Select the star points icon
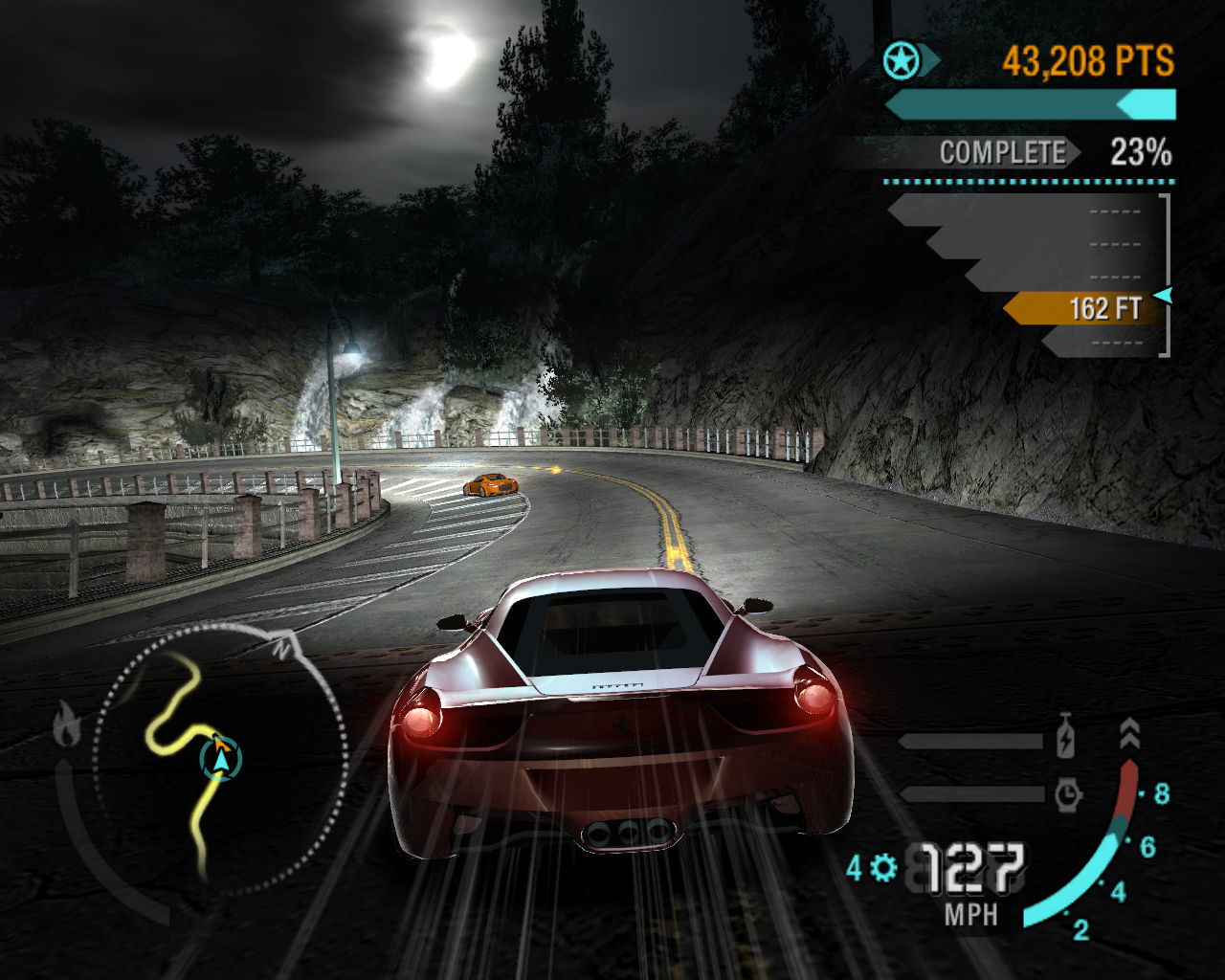The width and height of the screenshot is (1225, 980). [x=901, y=62]
